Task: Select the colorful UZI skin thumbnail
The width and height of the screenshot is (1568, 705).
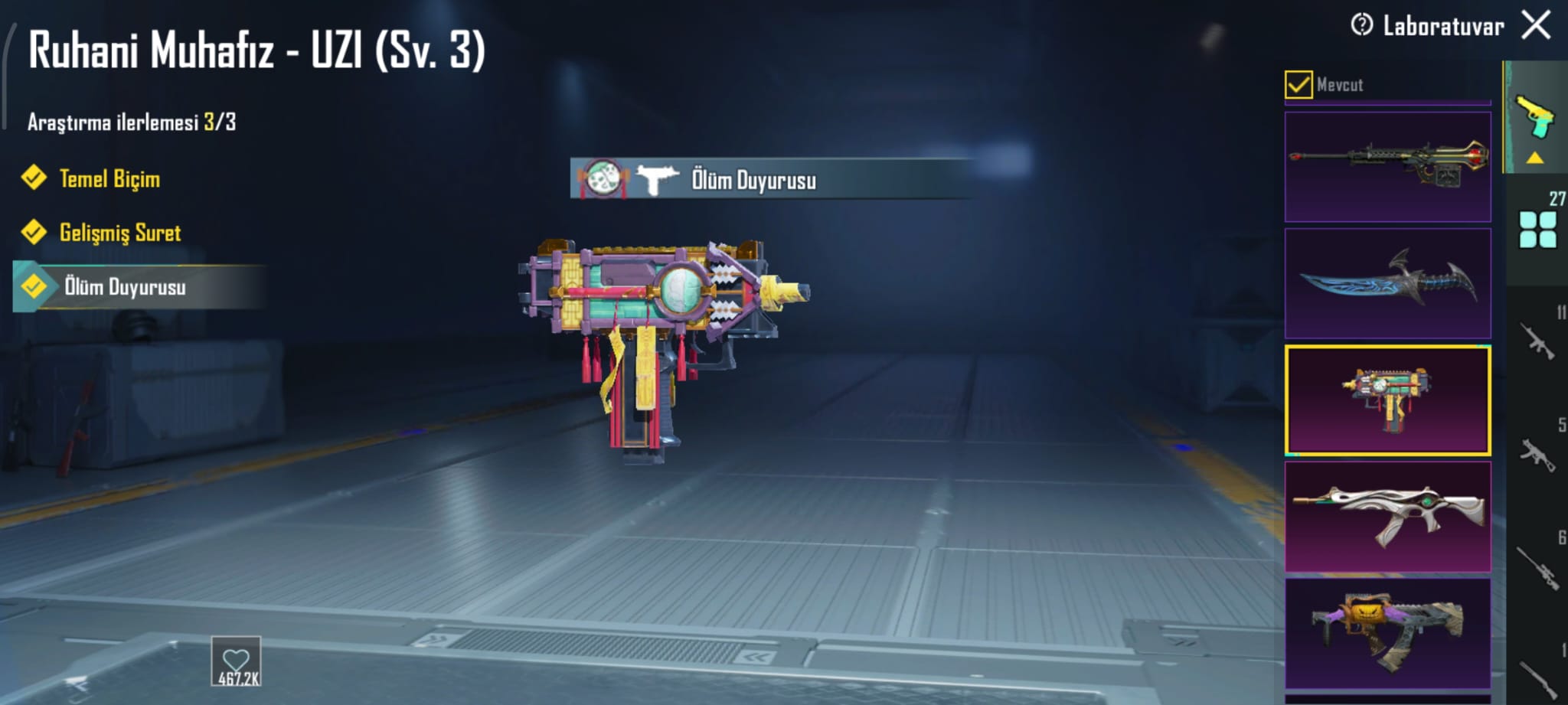Action: pyautogui.click(x=1387, y=400)
